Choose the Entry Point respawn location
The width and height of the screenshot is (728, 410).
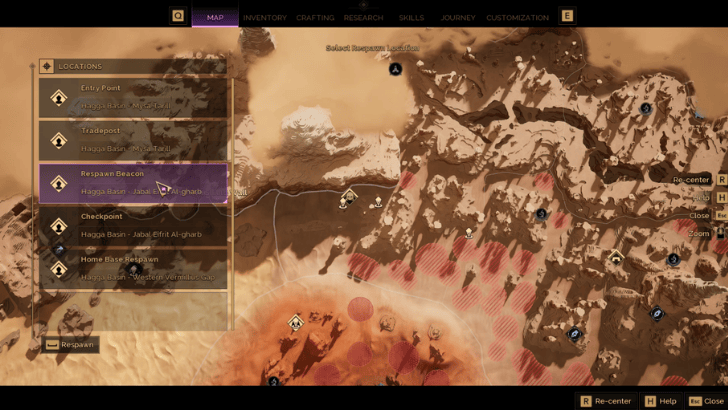[x=133, y=97]
